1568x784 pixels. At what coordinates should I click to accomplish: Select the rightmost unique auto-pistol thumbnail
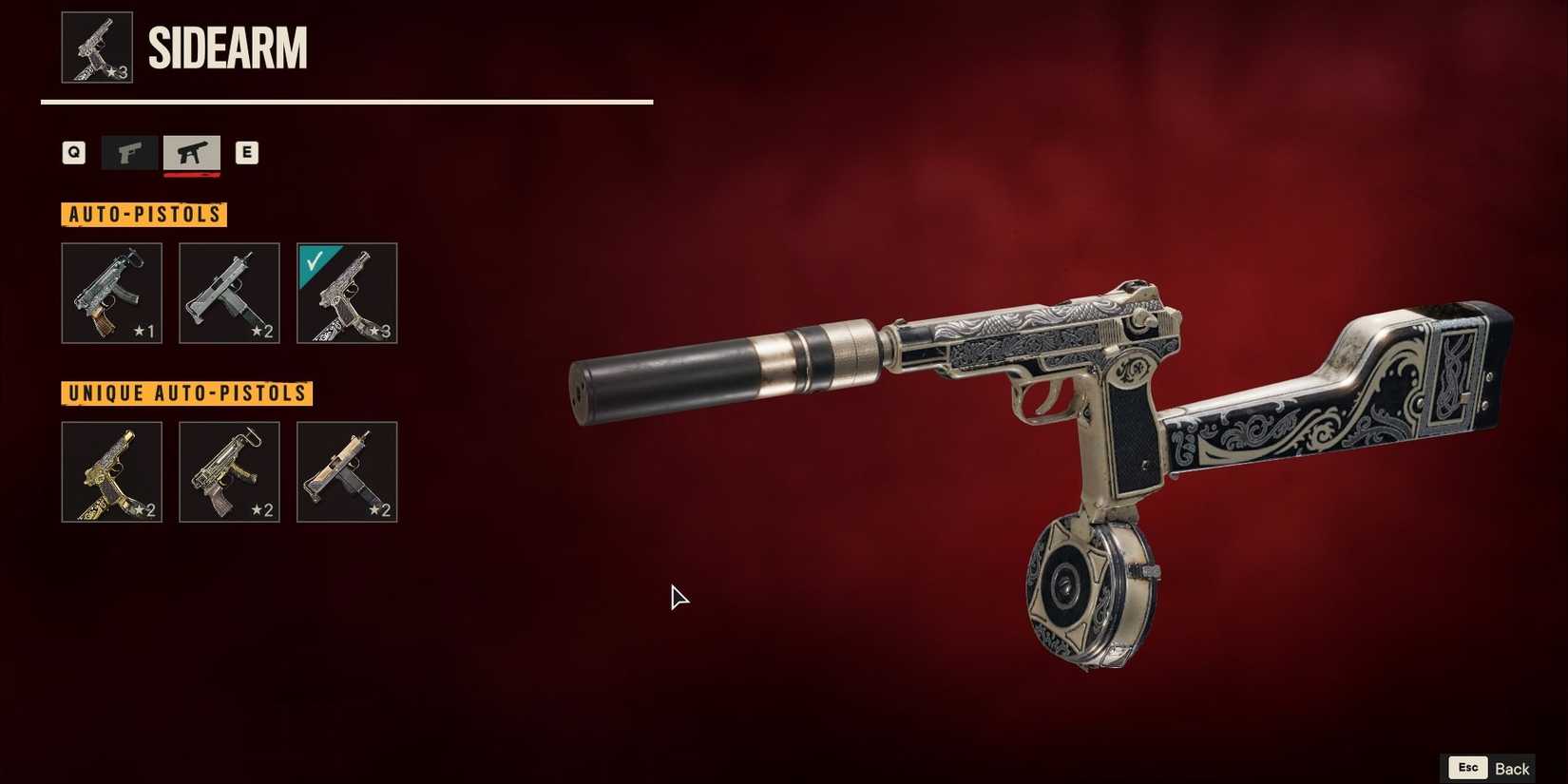(347, 471)
